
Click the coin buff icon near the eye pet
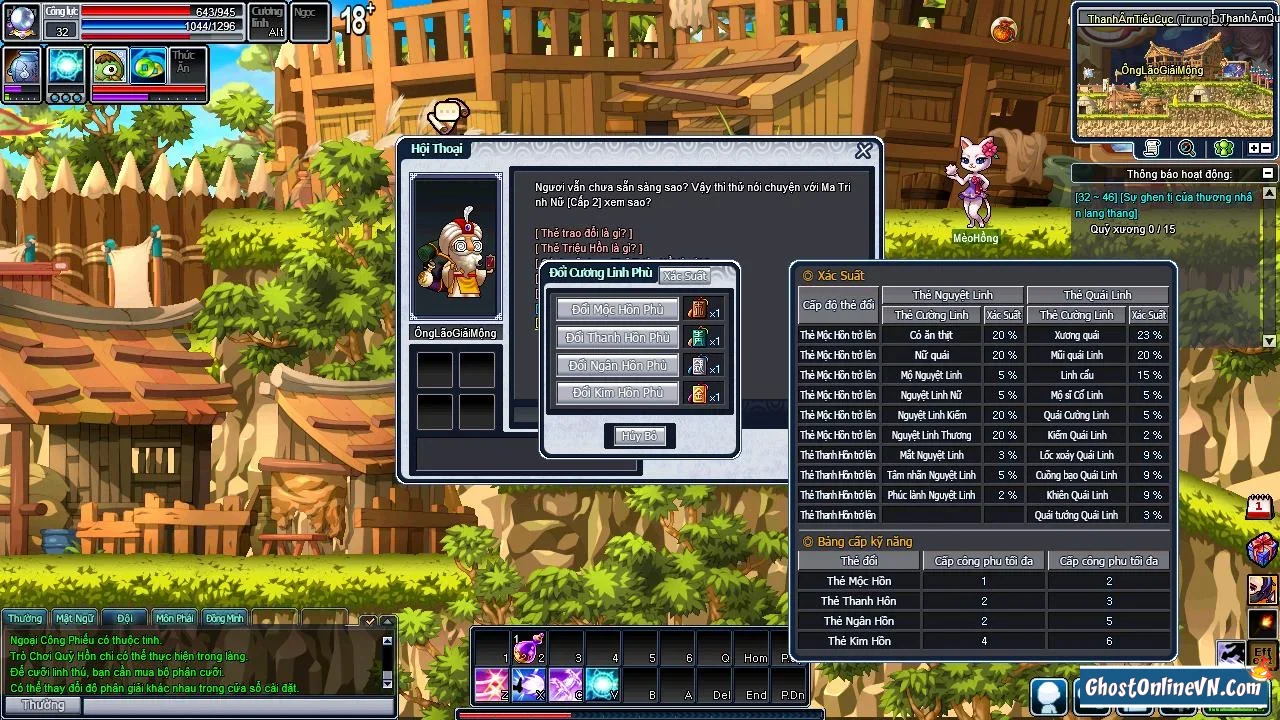coord(146,65)
